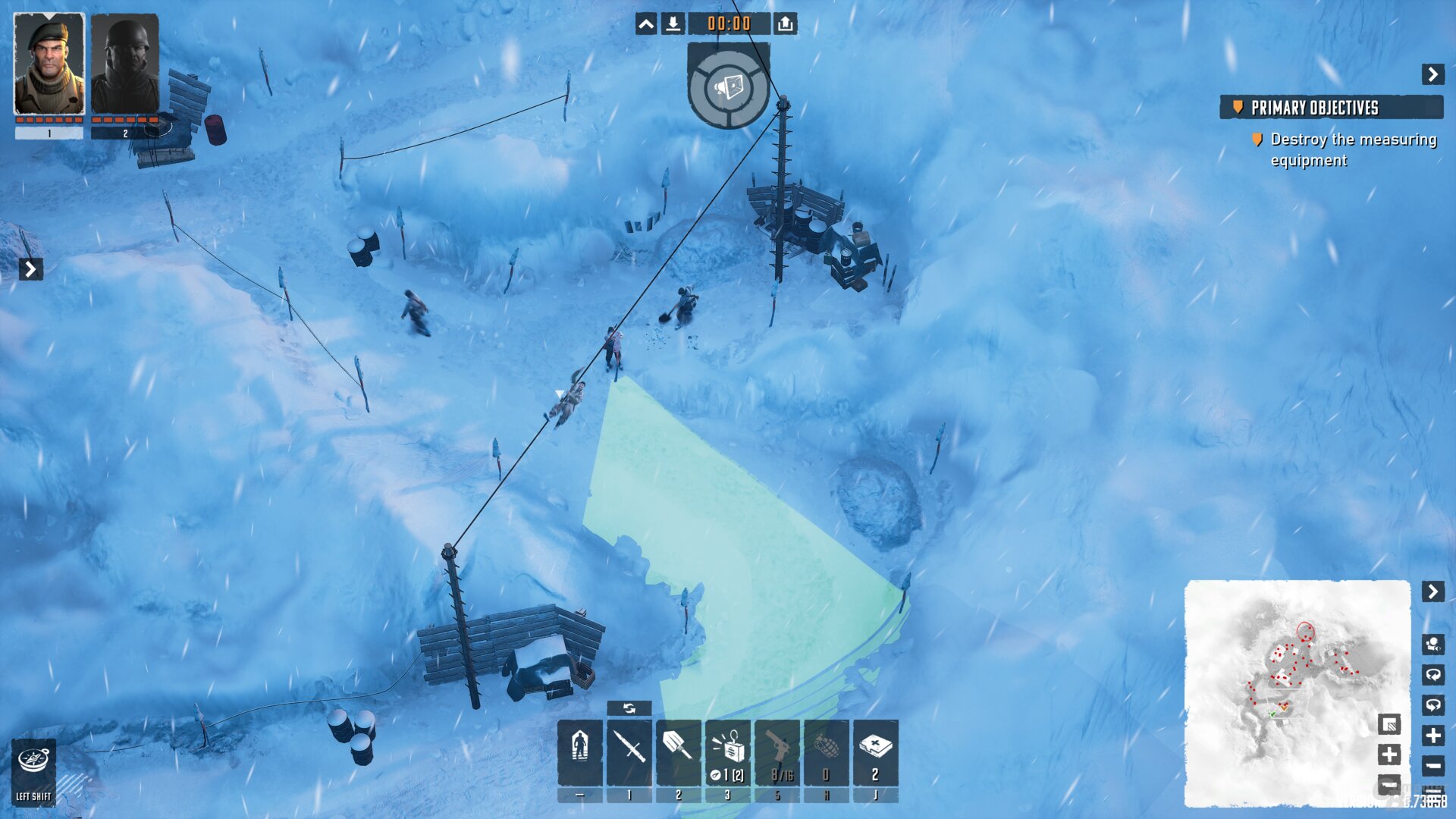This screenshot has height=819, width=1456.
Task: Toggle the compass icon labeled Left Shift
Action: point(34,767)
